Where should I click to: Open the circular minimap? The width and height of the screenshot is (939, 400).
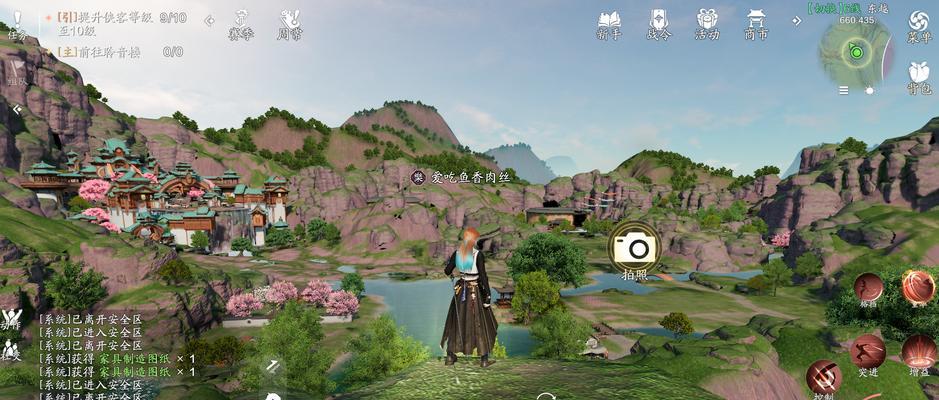click(x=855, y=50)
